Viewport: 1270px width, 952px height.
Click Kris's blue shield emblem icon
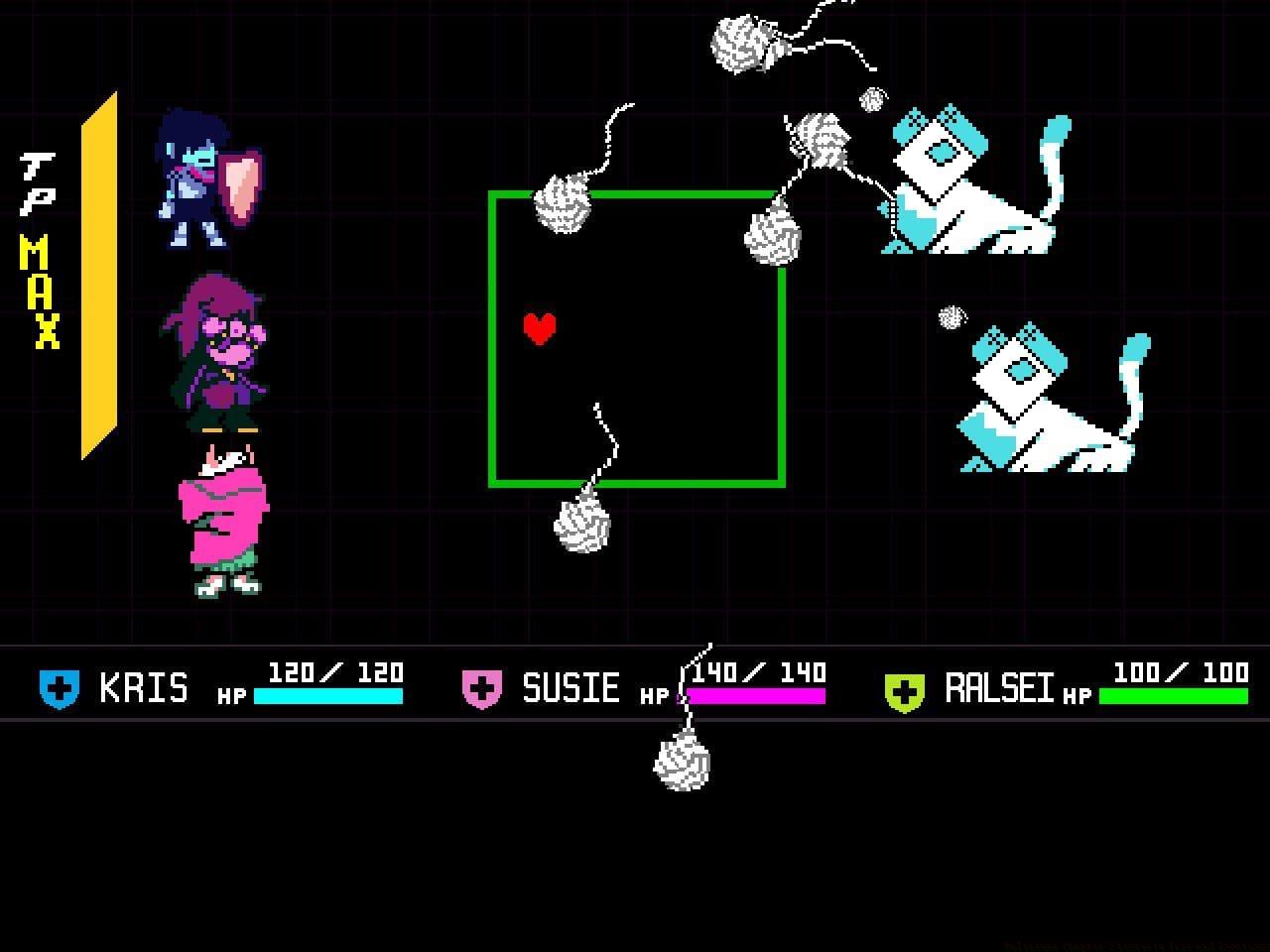(x=58, y=686)
